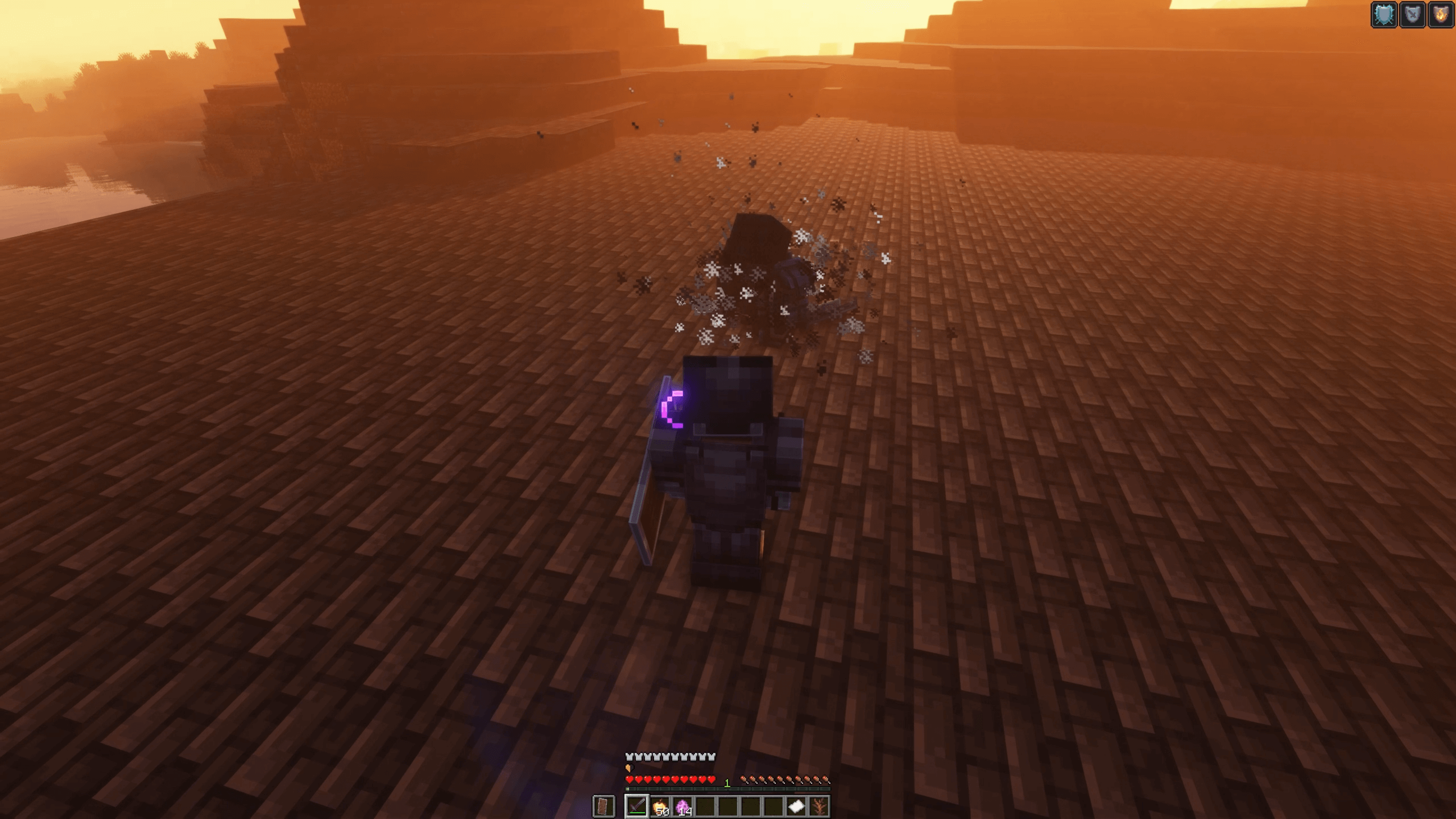
Task: Select the purple orb item with count 14
Action: (684, 806)
